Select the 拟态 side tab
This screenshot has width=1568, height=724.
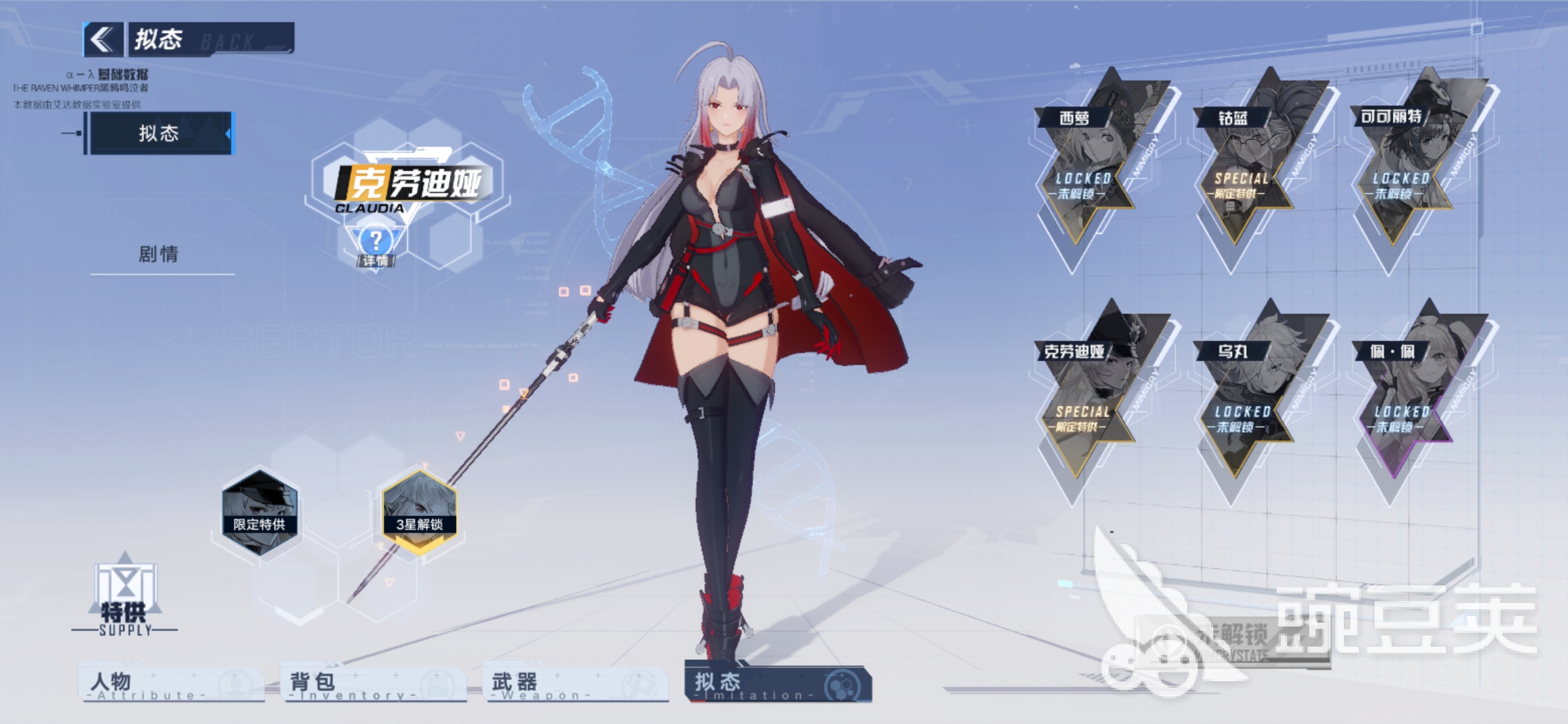pos(159,133)
